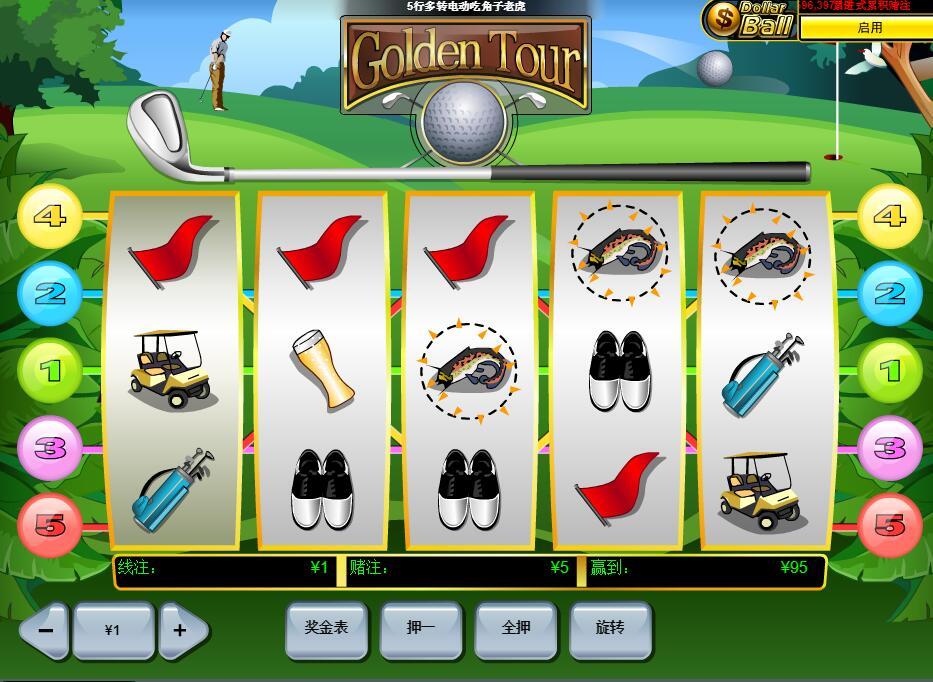The height and width of the screenshot is (682, 933).
Task: Select payline 4 yellow ball on left
Action: point(49,216)
